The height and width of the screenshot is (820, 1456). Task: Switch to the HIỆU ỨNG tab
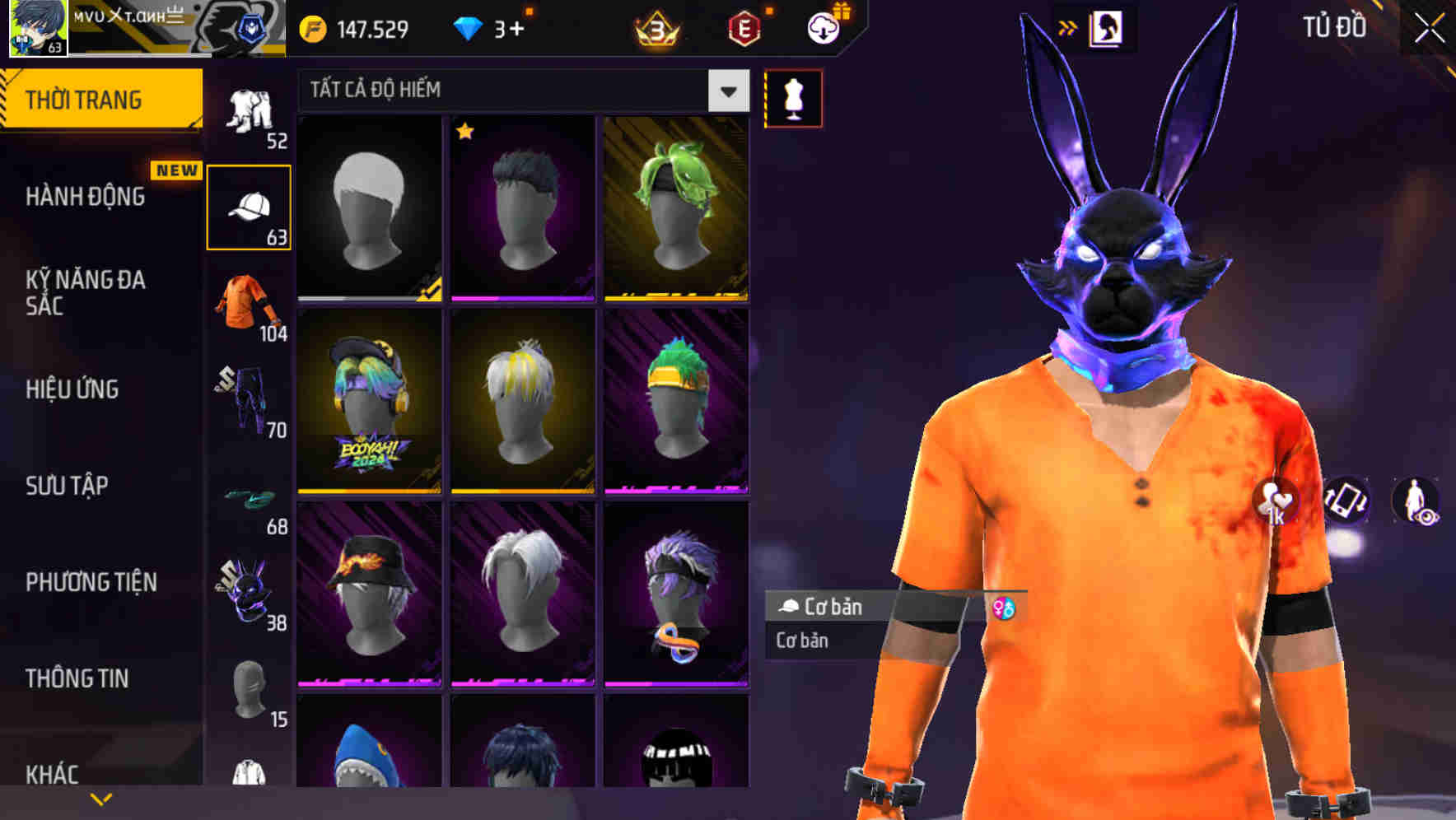tap(74, 389)
